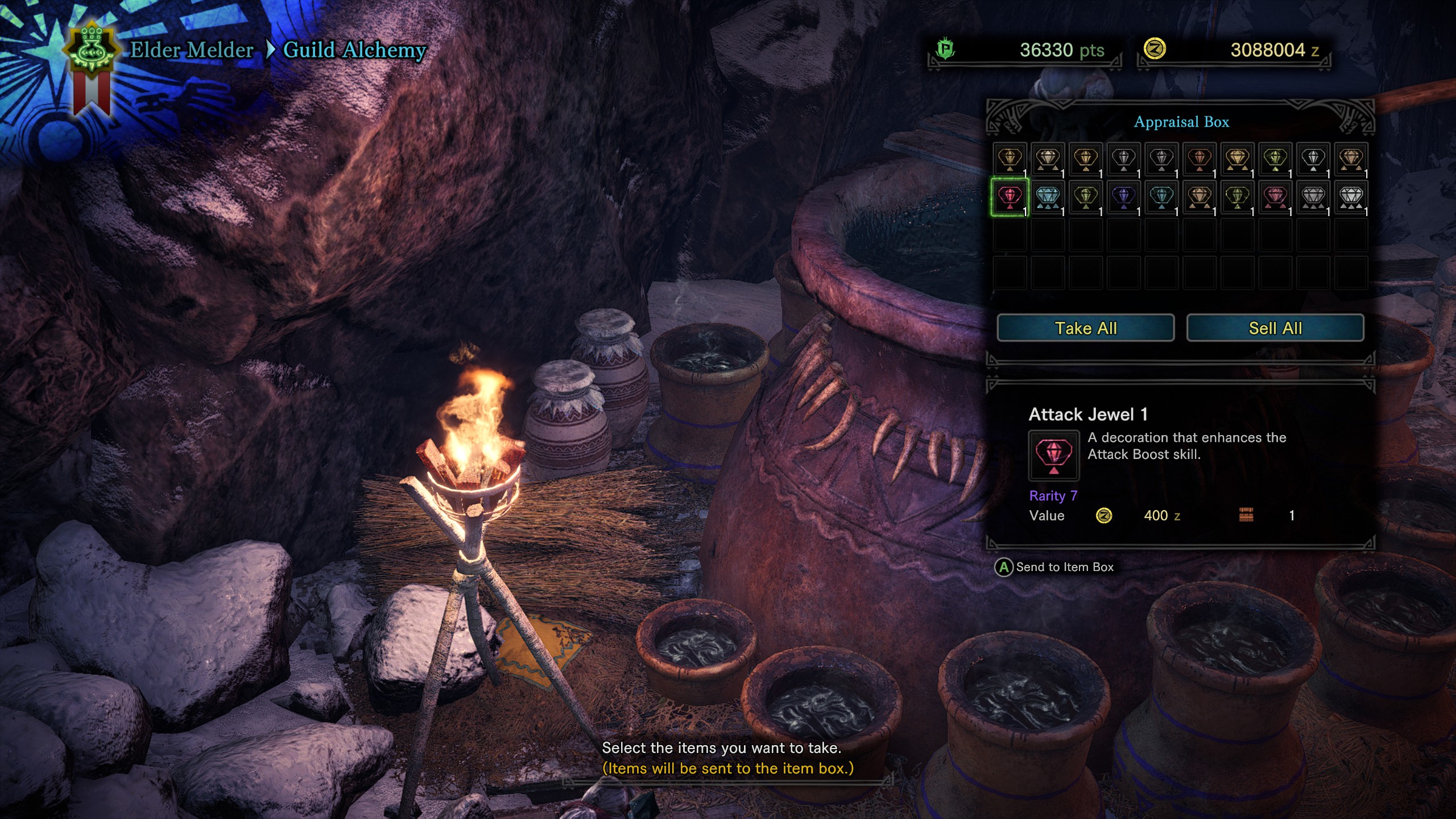Sell all appraised items
Viewport: 1456px width, 819px height.
1275,328
